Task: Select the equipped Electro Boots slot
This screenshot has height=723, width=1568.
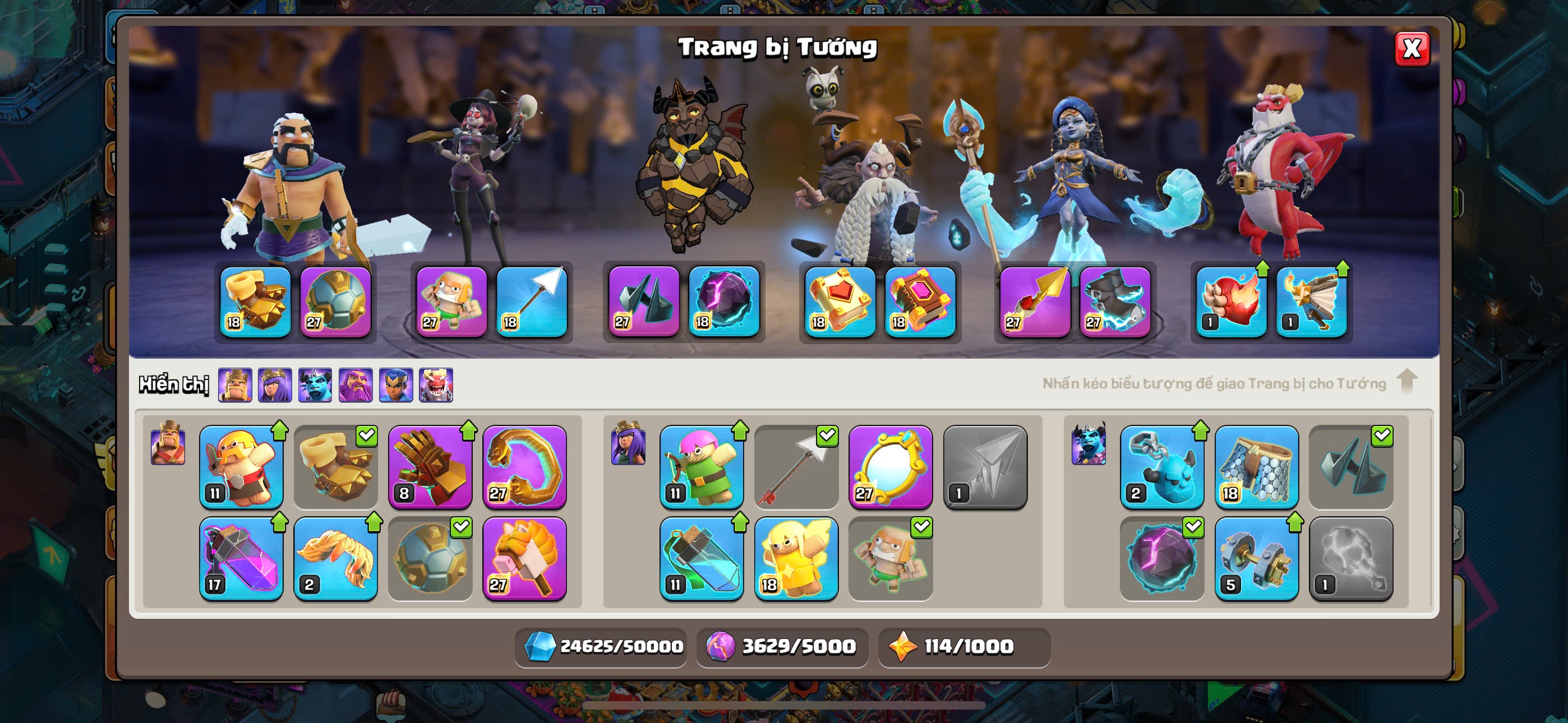Action: (1114, 302)
